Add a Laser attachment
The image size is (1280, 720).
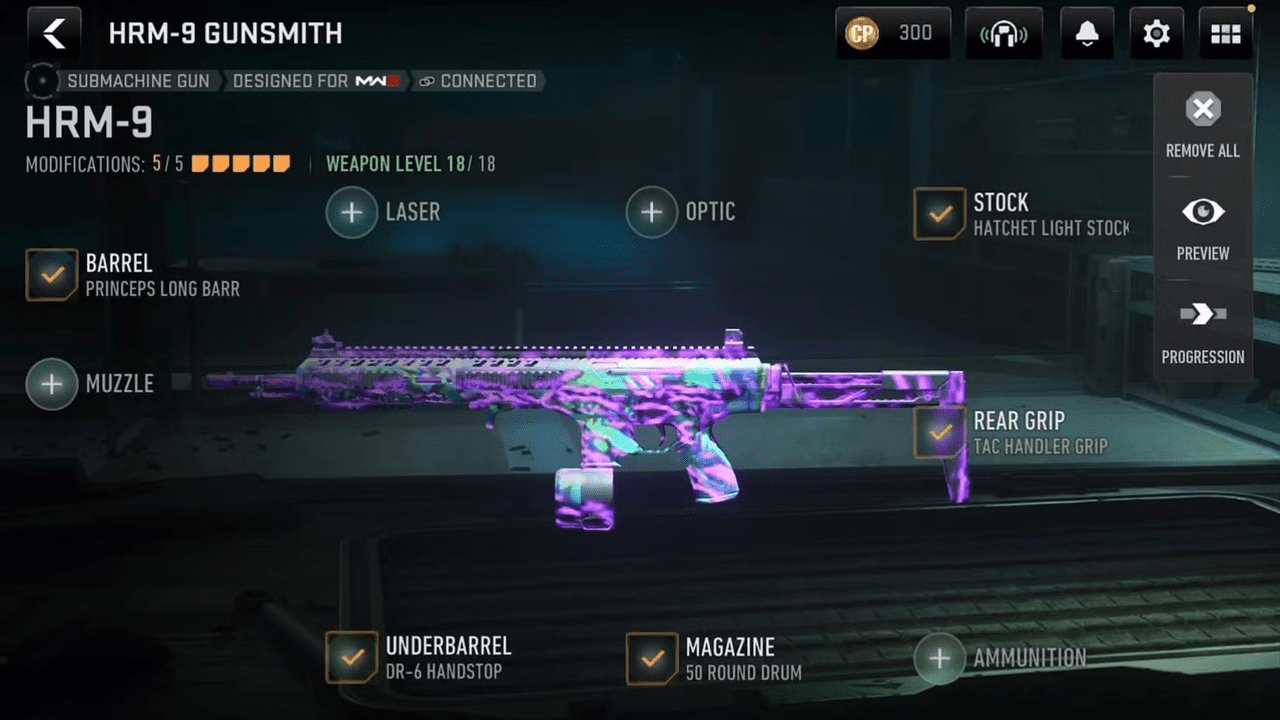[352, 212]
